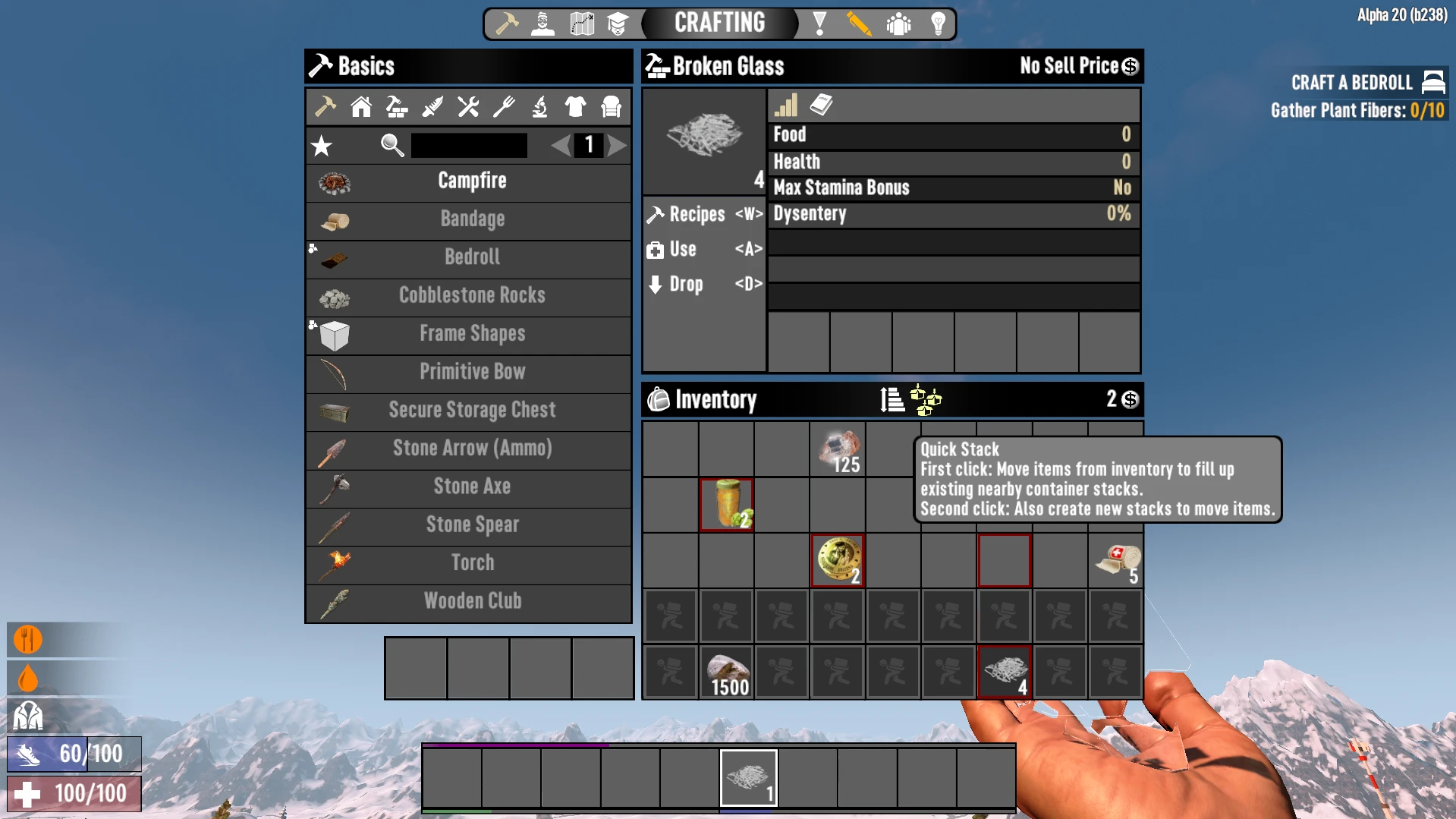This screenshot has height=819, width=1456.
Task: Select the gold coin inventory slot
Action: tap(838, 560)
